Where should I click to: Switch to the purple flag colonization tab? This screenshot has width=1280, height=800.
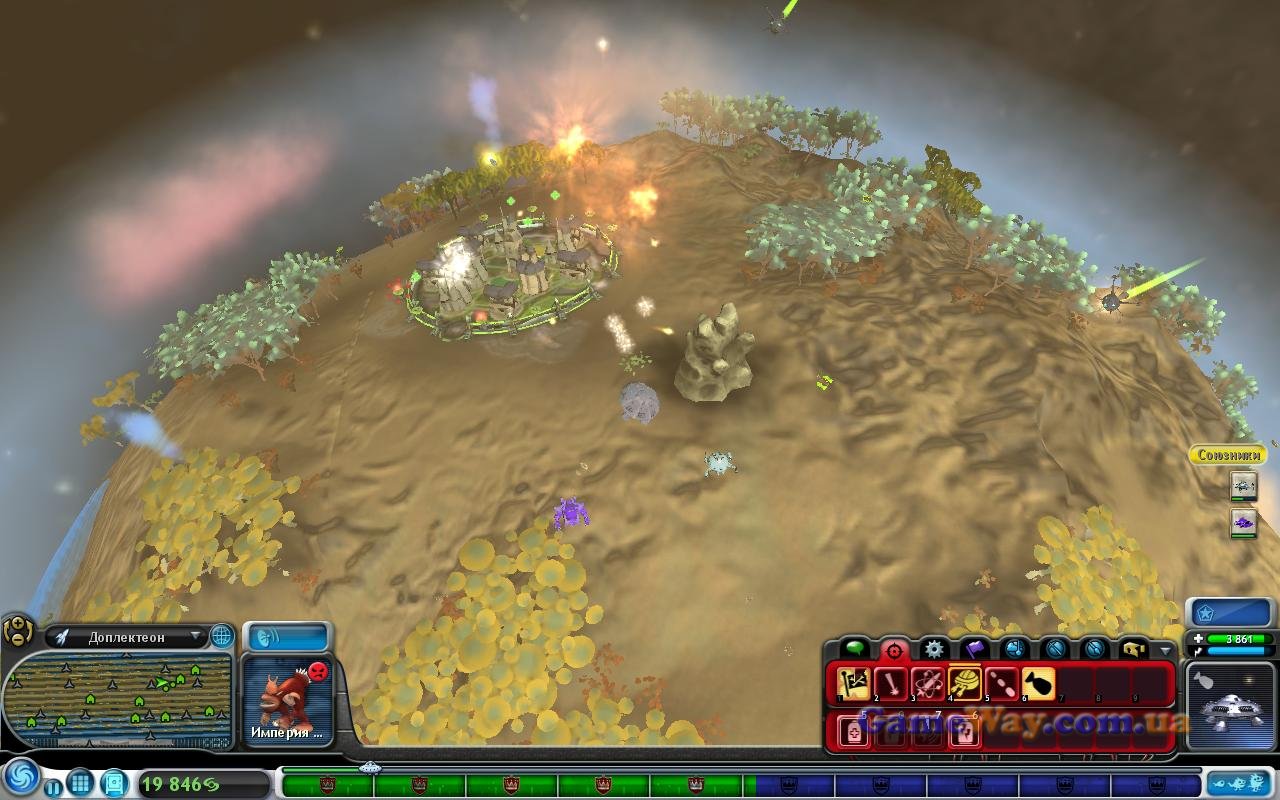(975, 650)
